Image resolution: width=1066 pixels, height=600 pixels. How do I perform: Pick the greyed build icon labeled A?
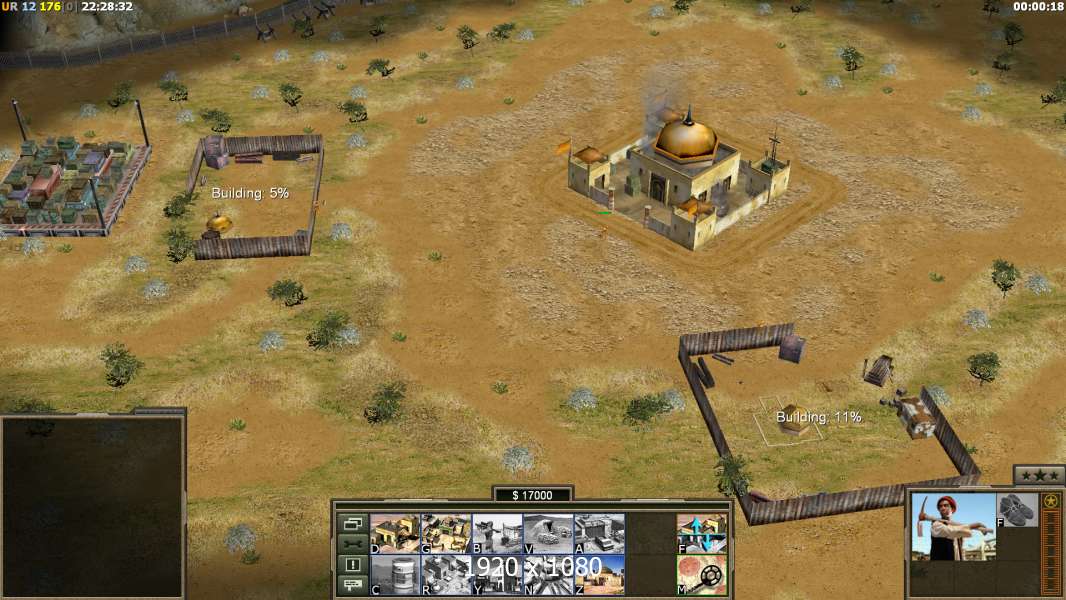pyautogui.click(x=599, y=533)
